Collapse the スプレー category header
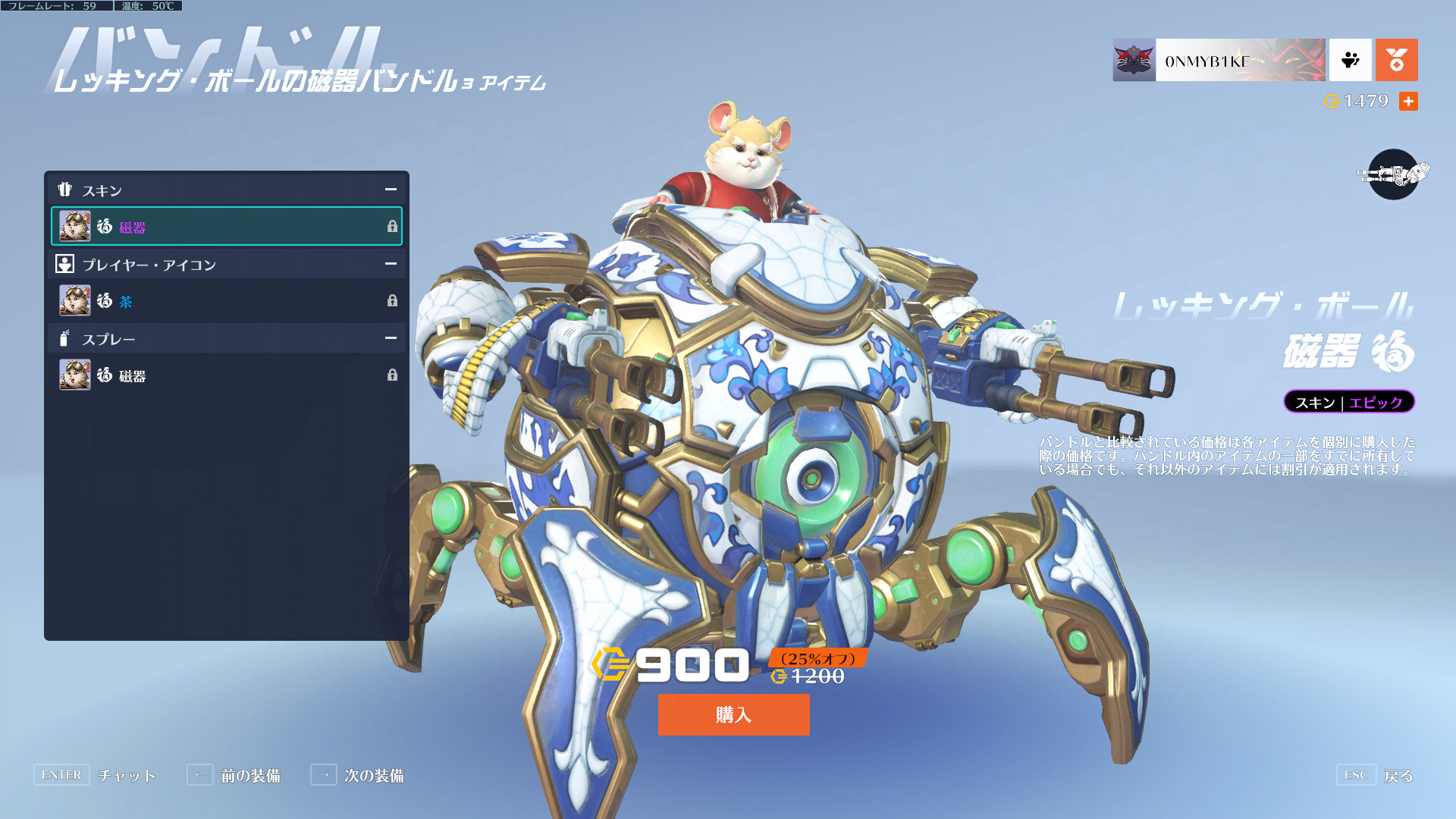The width and height of the screenshot is (1456, 819). point(391,338)
